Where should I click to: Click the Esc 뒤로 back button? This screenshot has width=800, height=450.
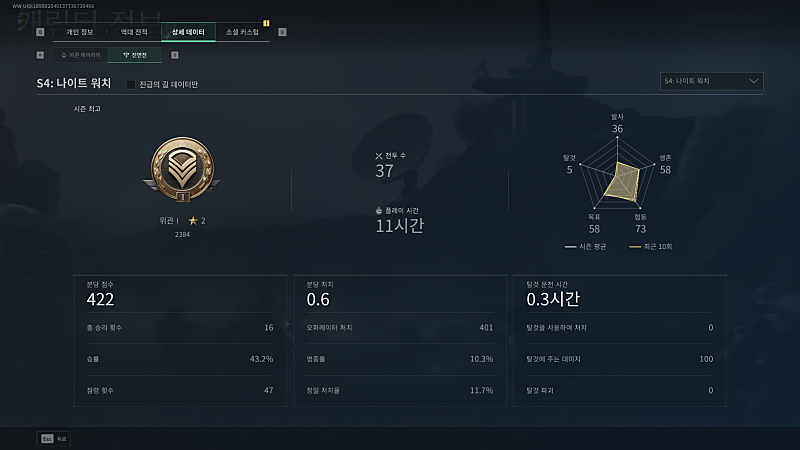55,438
